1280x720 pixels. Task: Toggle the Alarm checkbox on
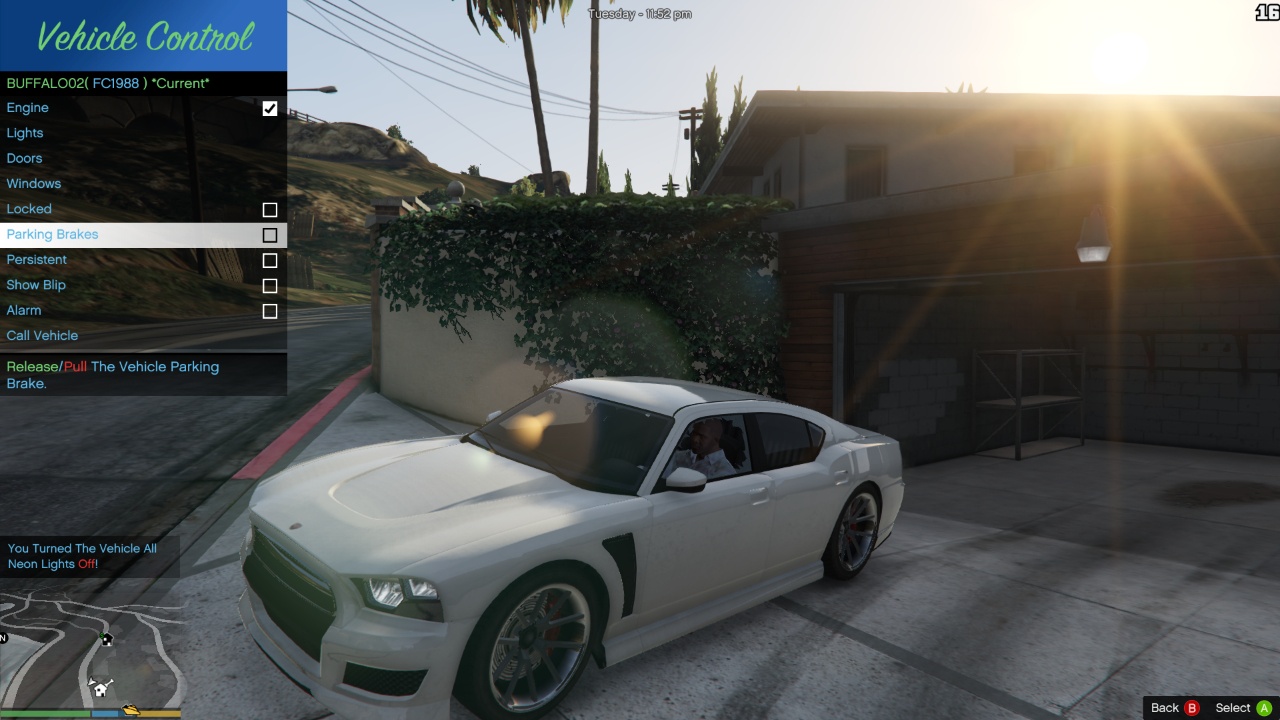click(269, 310)
